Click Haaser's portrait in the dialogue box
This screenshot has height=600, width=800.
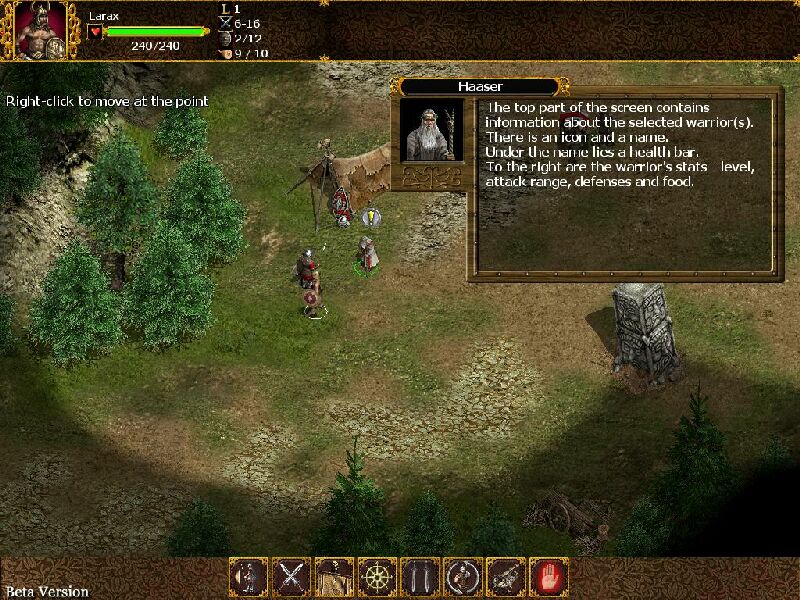(432, 130)
